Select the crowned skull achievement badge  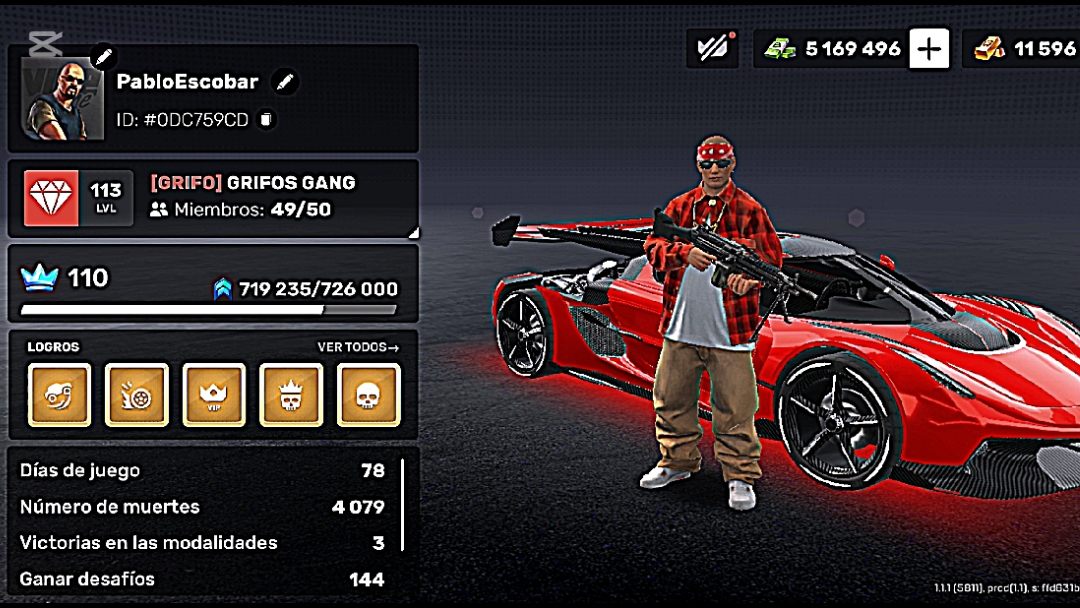291,395
